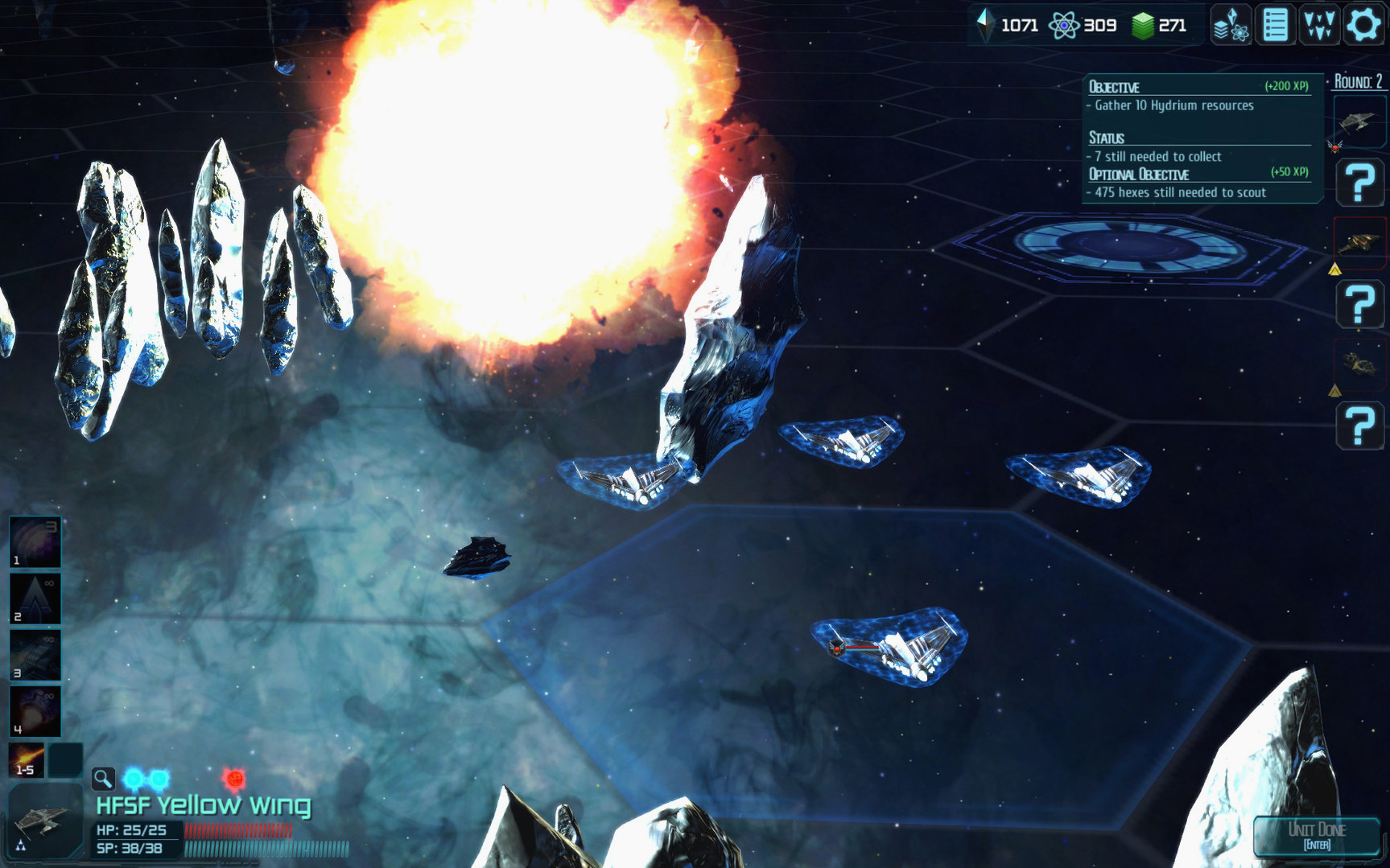Open the settings gear menu
The height and width of the screenshot is (868, 1390).
[1363, 25]
